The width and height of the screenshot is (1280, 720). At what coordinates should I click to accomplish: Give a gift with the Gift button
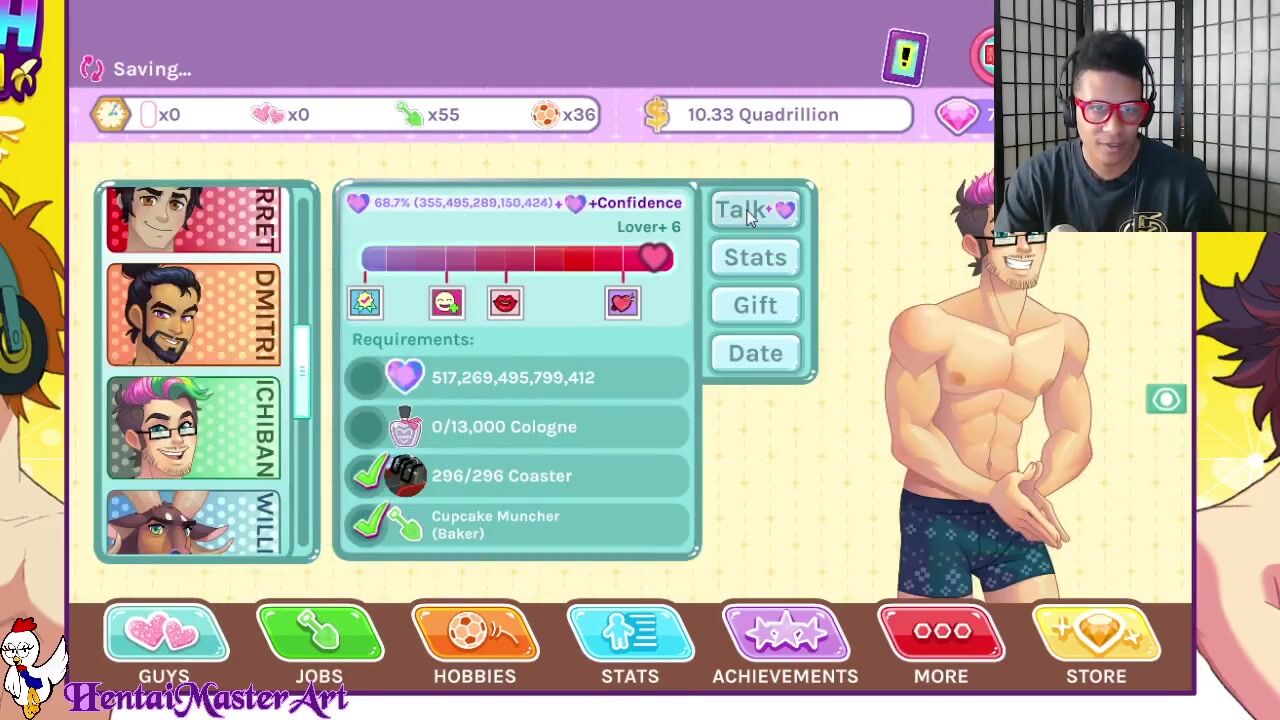pyautogui.click(x=755, y=305)
